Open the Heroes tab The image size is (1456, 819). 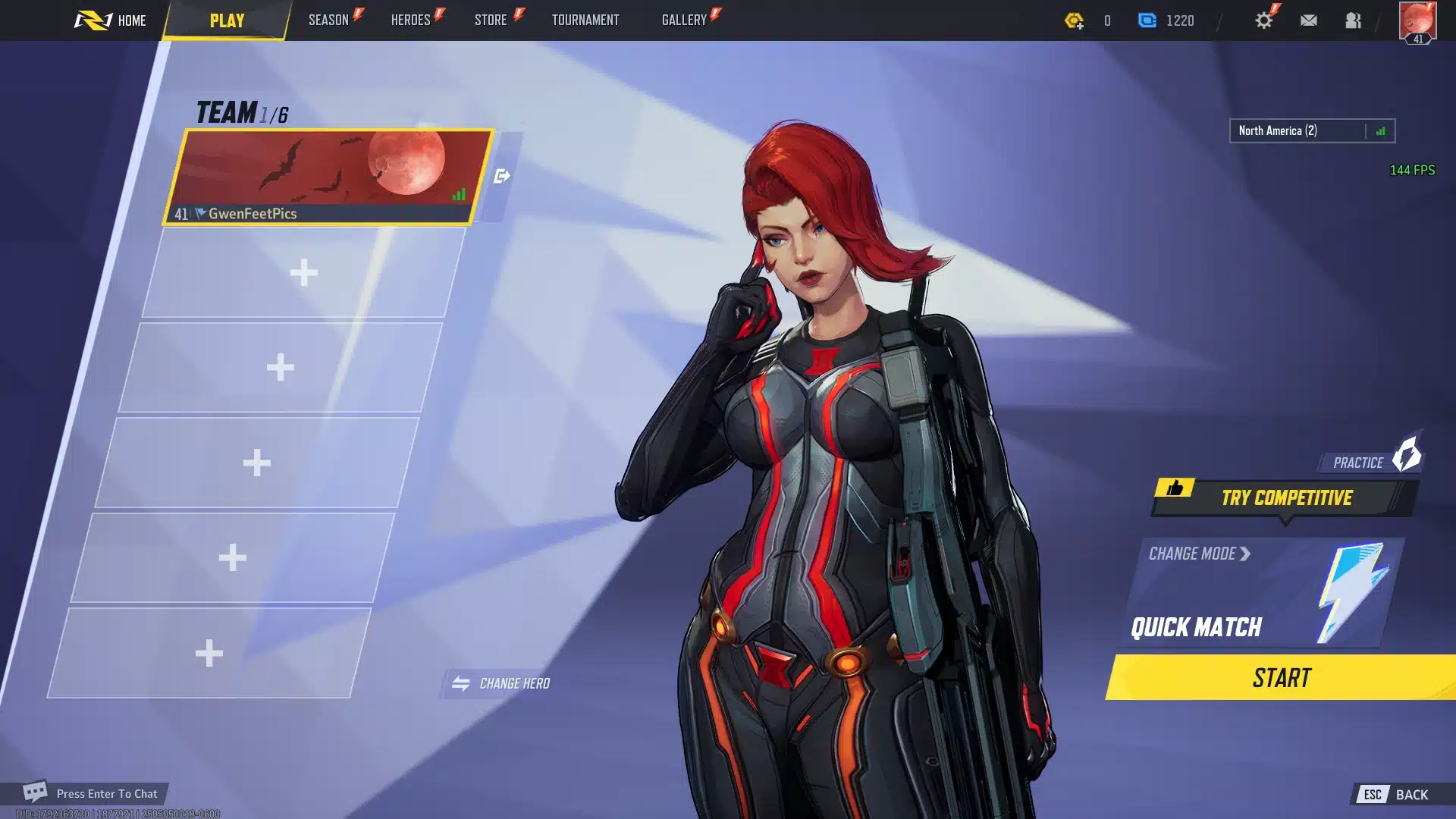(411, 20)
